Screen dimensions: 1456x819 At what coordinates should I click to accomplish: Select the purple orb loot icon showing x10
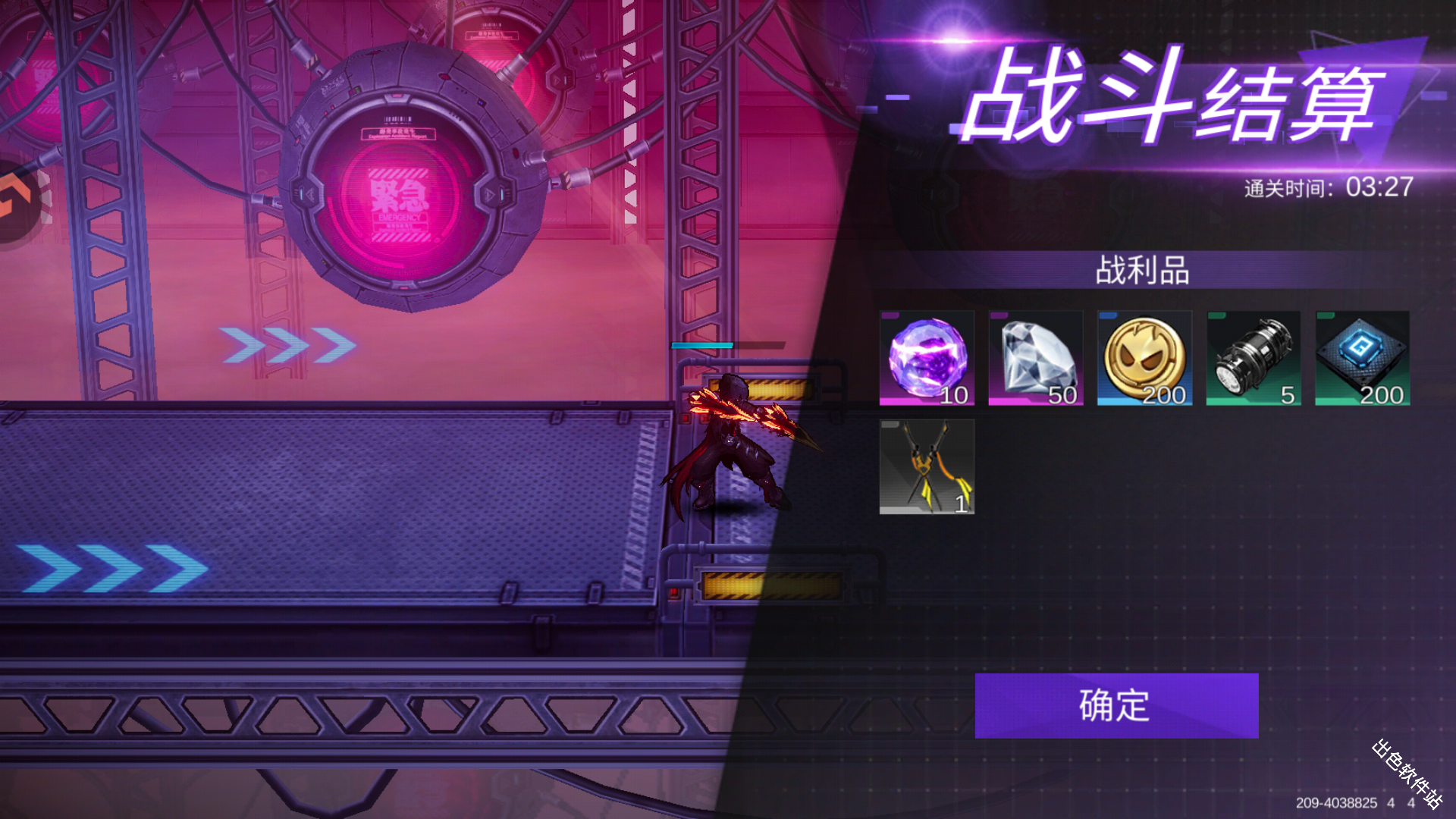point(927,356)
